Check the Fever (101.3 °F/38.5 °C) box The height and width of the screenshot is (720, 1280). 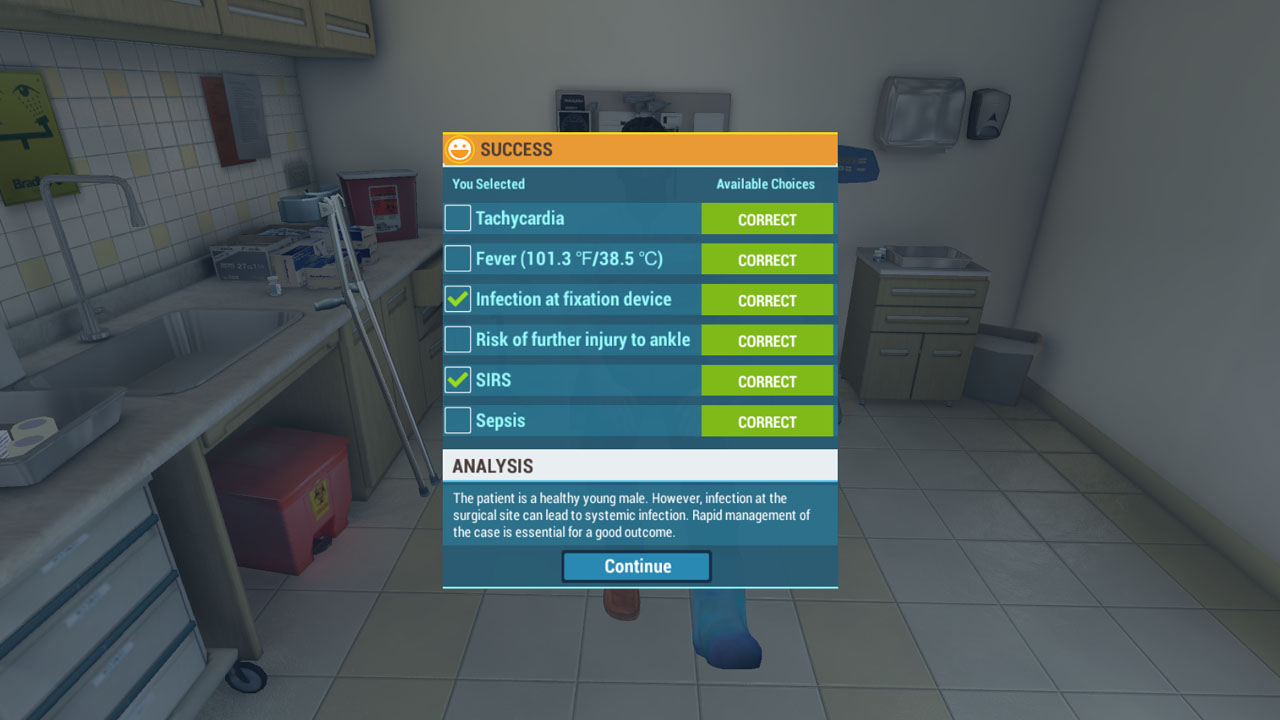[458, 259]
